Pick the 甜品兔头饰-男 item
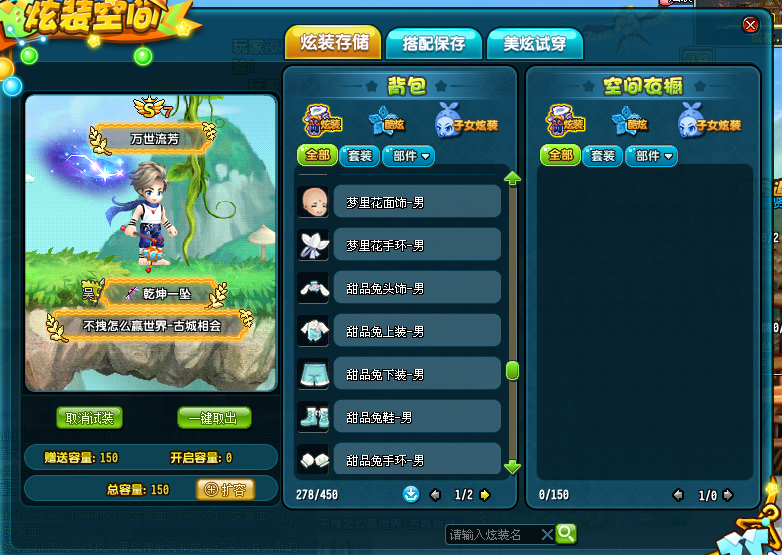Screen dimensions: 782x555 416,288
